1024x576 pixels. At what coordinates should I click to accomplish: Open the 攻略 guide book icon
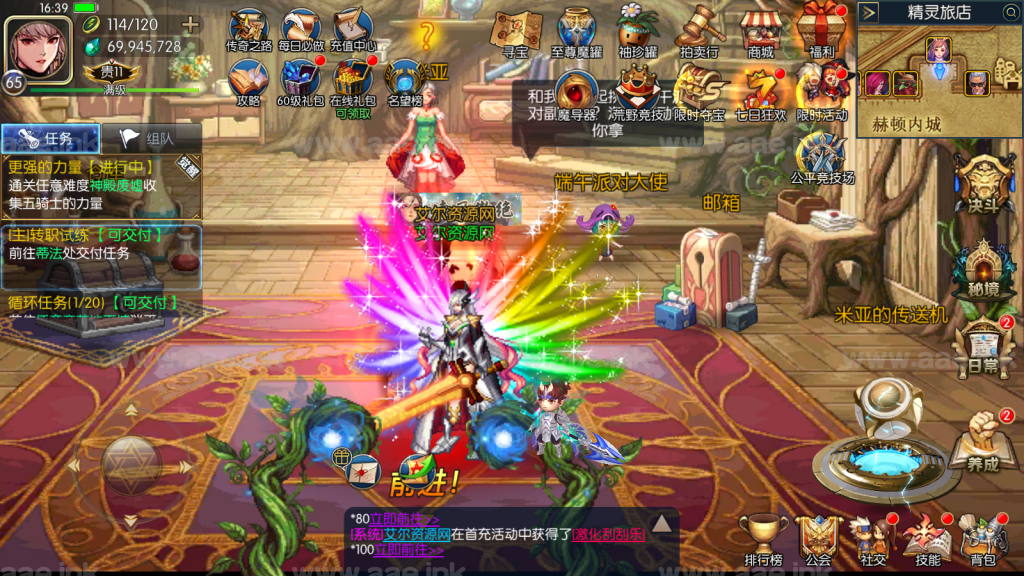coord(248,80)
